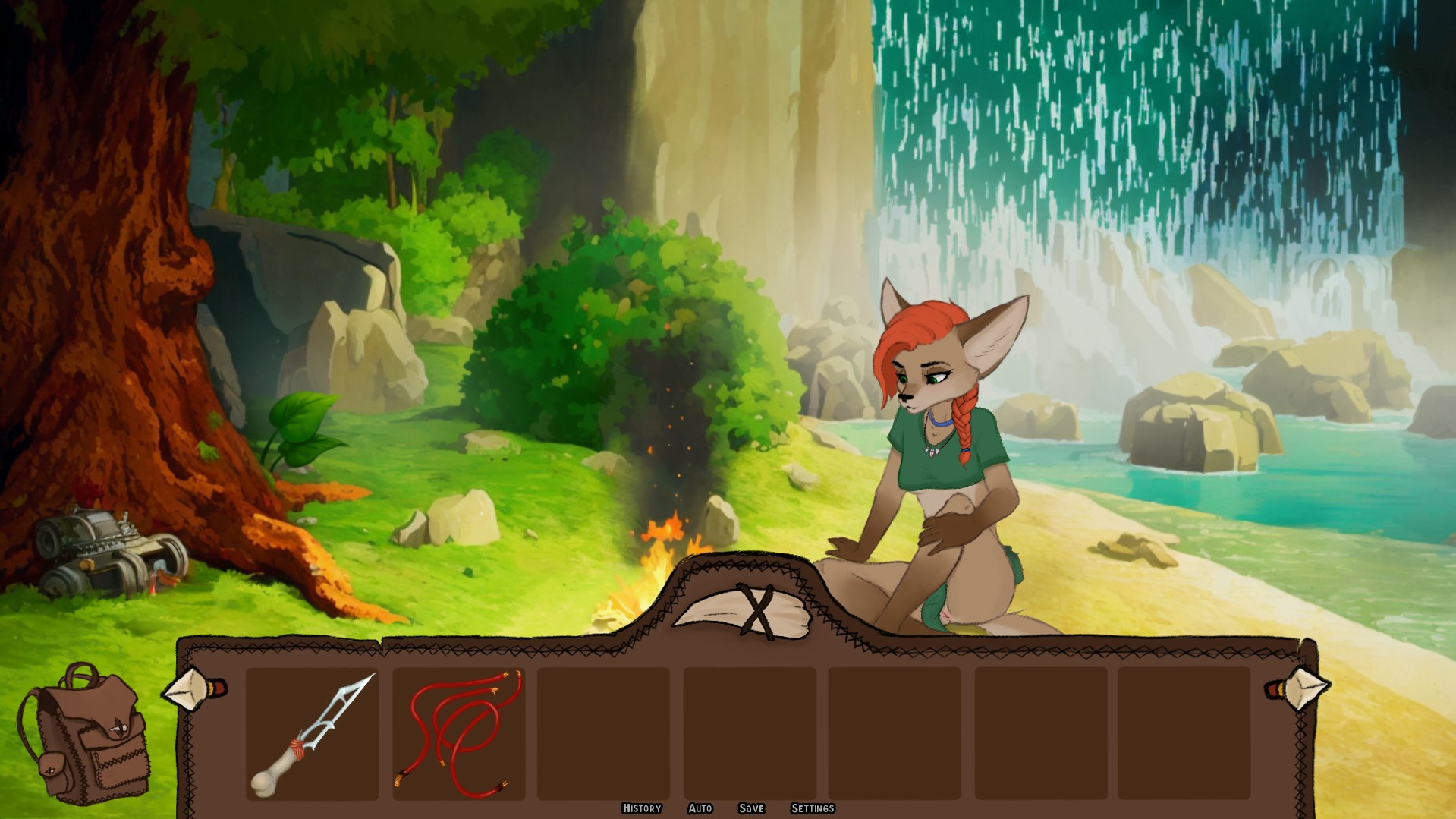The width and height of the screenshot is (1456, 819).
Task: Click the Save button
Action: pyautogui.click(x=751, y=808)
